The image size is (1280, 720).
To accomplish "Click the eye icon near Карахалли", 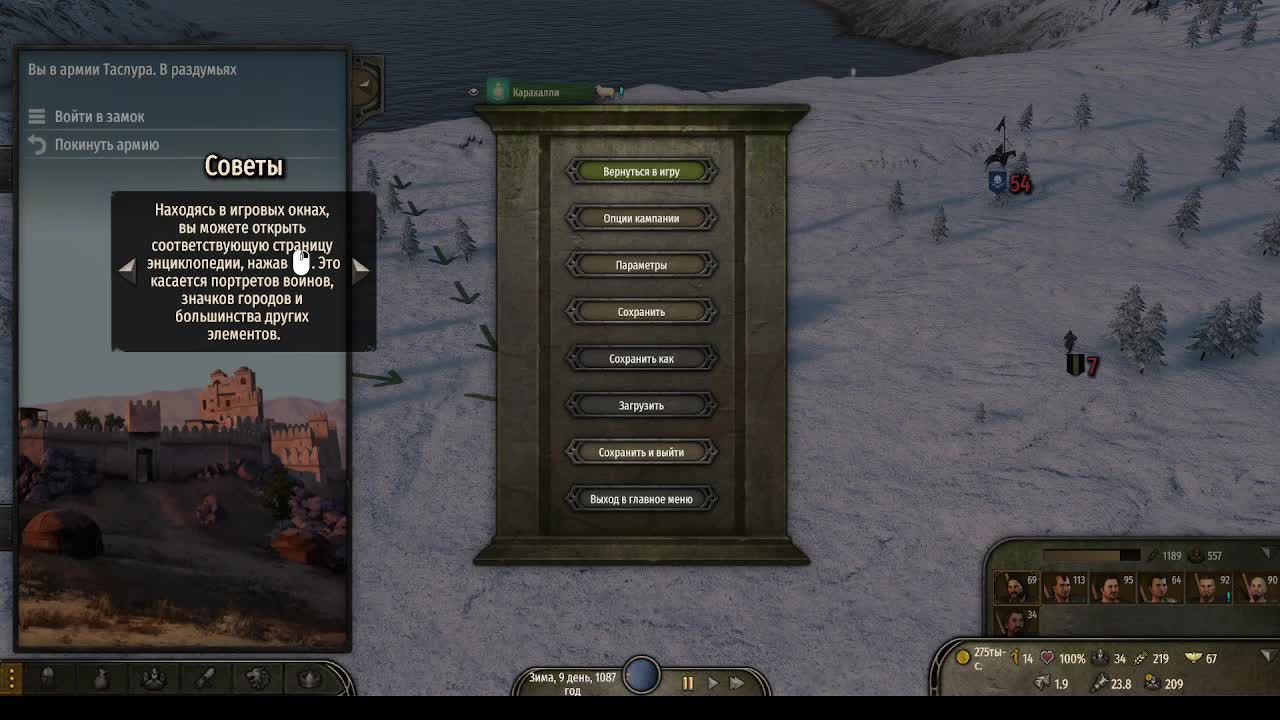I will coord(473,90).
